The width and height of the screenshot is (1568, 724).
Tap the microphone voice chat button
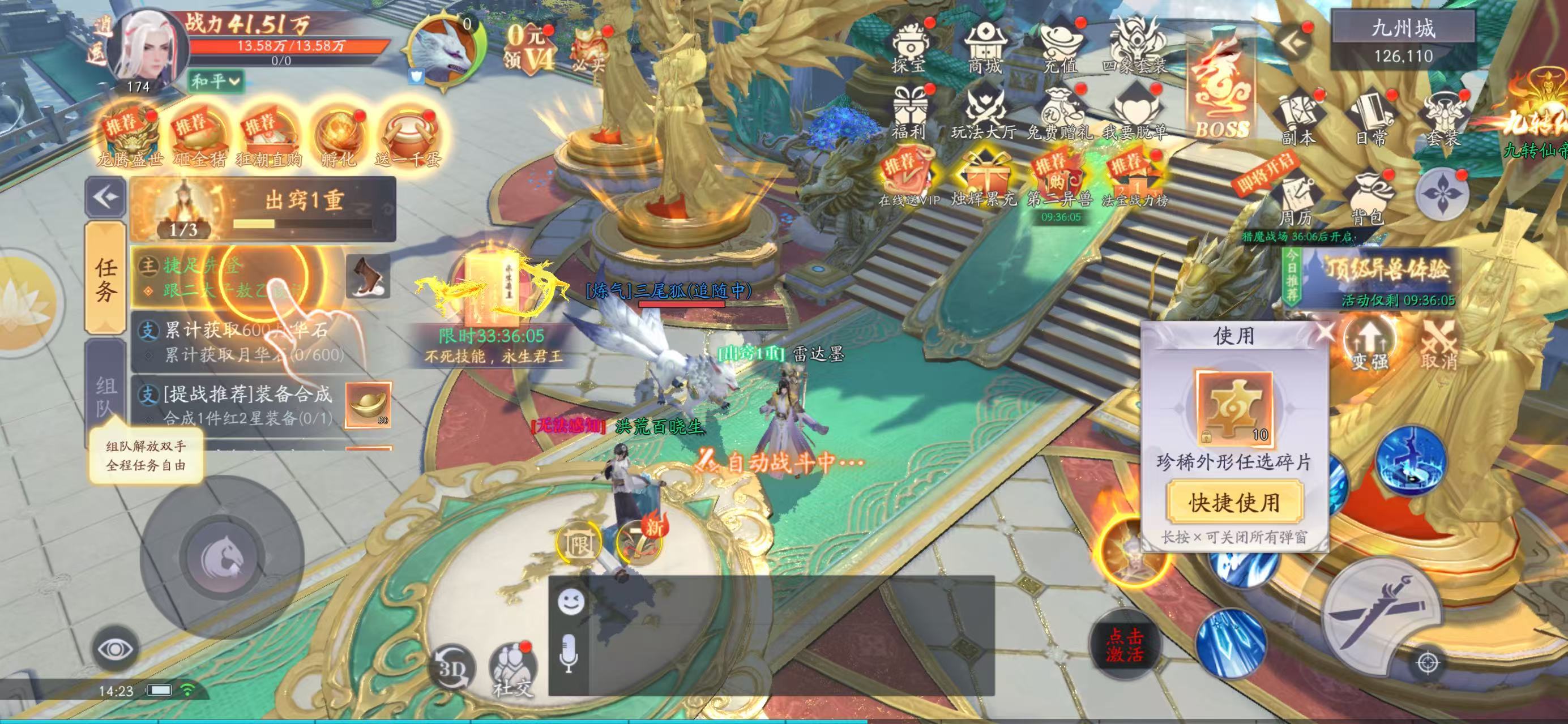click(569, 654)
